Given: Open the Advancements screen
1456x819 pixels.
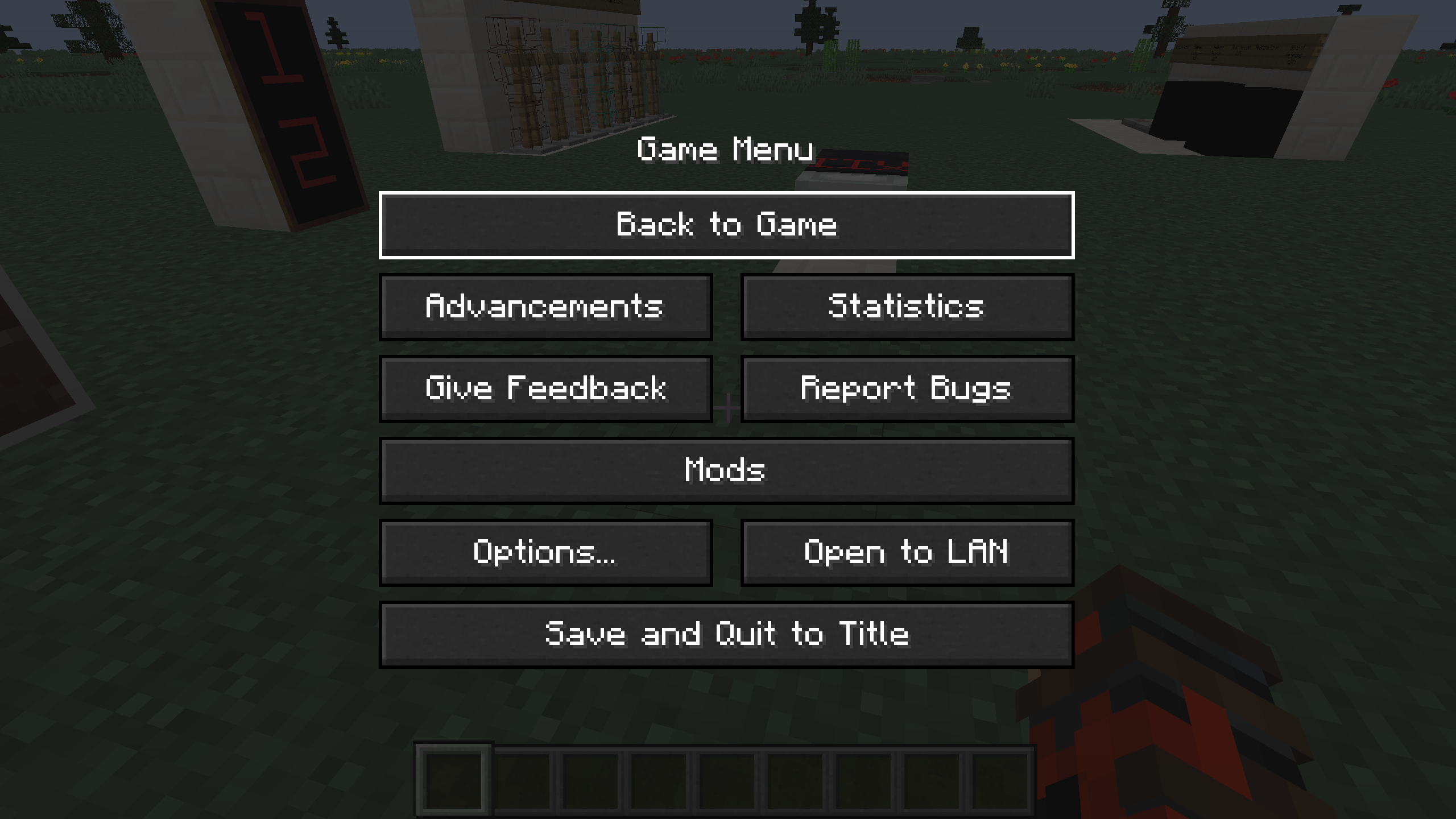Looking at the screenshot, I should coord(545,307).
